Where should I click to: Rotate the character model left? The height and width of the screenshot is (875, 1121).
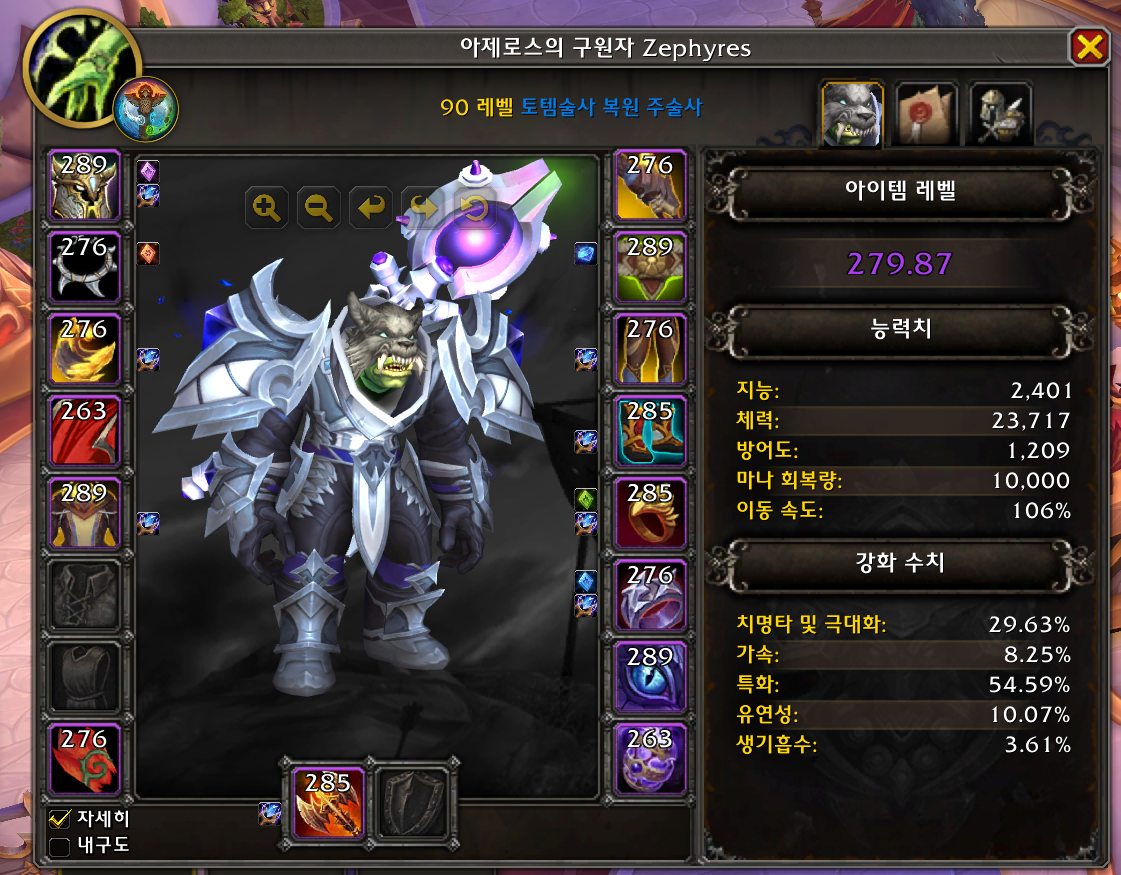tap(371, 208)
